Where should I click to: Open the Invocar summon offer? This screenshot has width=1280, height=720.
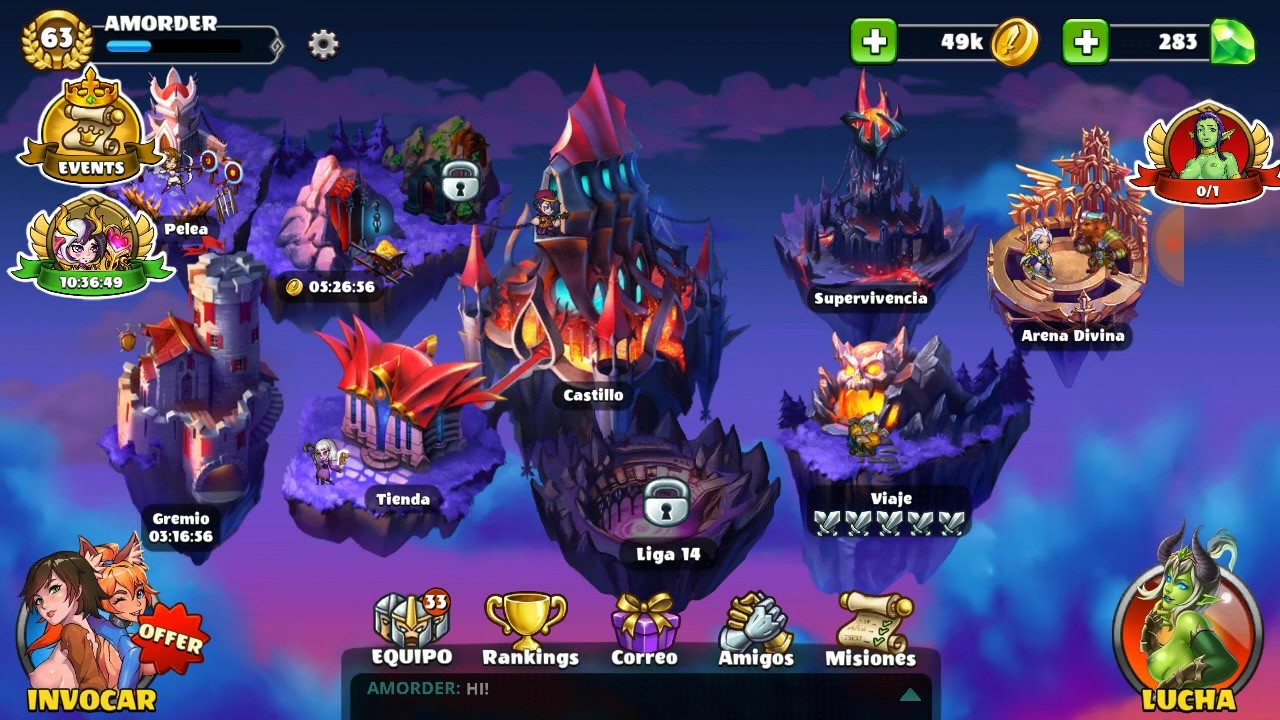(x=91, y=632)
